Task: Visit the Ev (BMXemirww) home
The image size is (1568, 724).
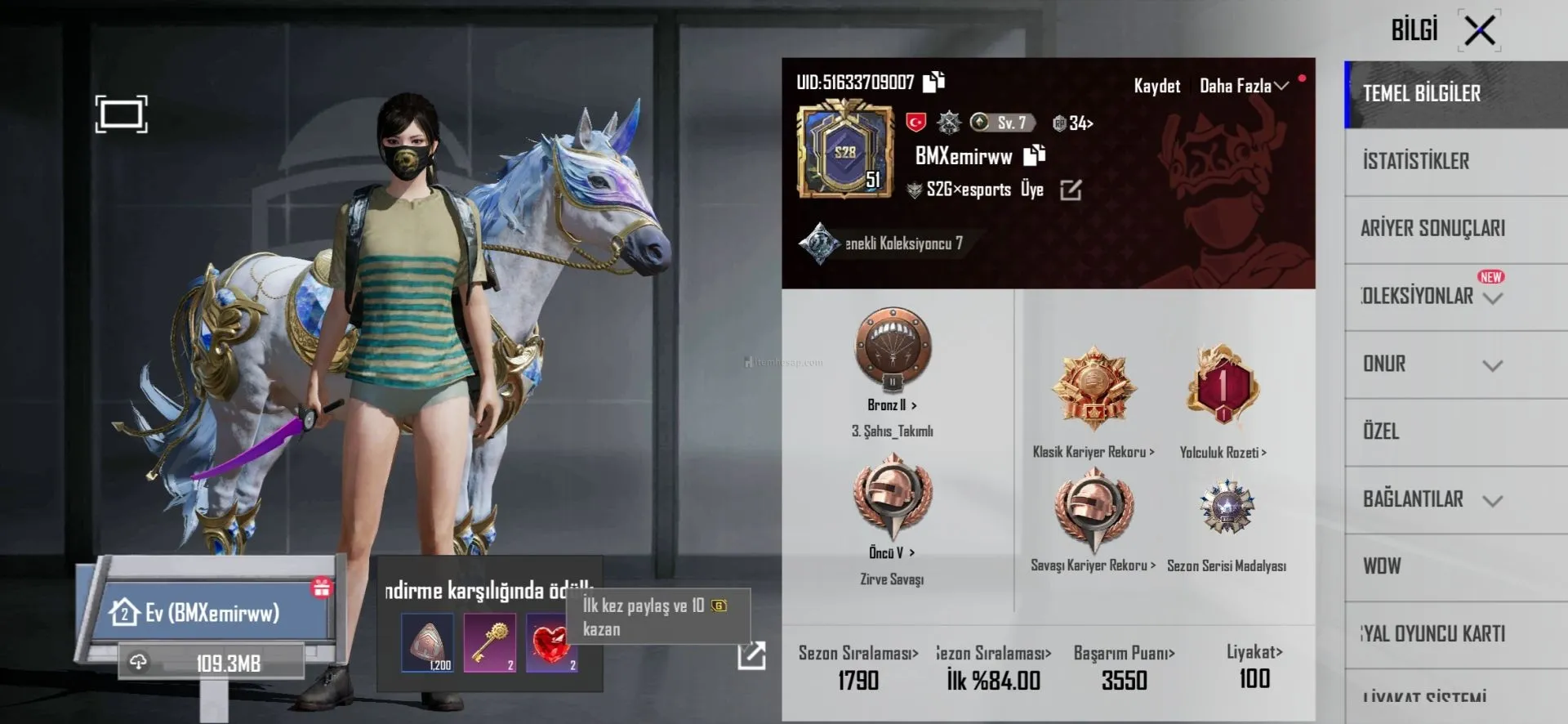Action: point(212,612)
